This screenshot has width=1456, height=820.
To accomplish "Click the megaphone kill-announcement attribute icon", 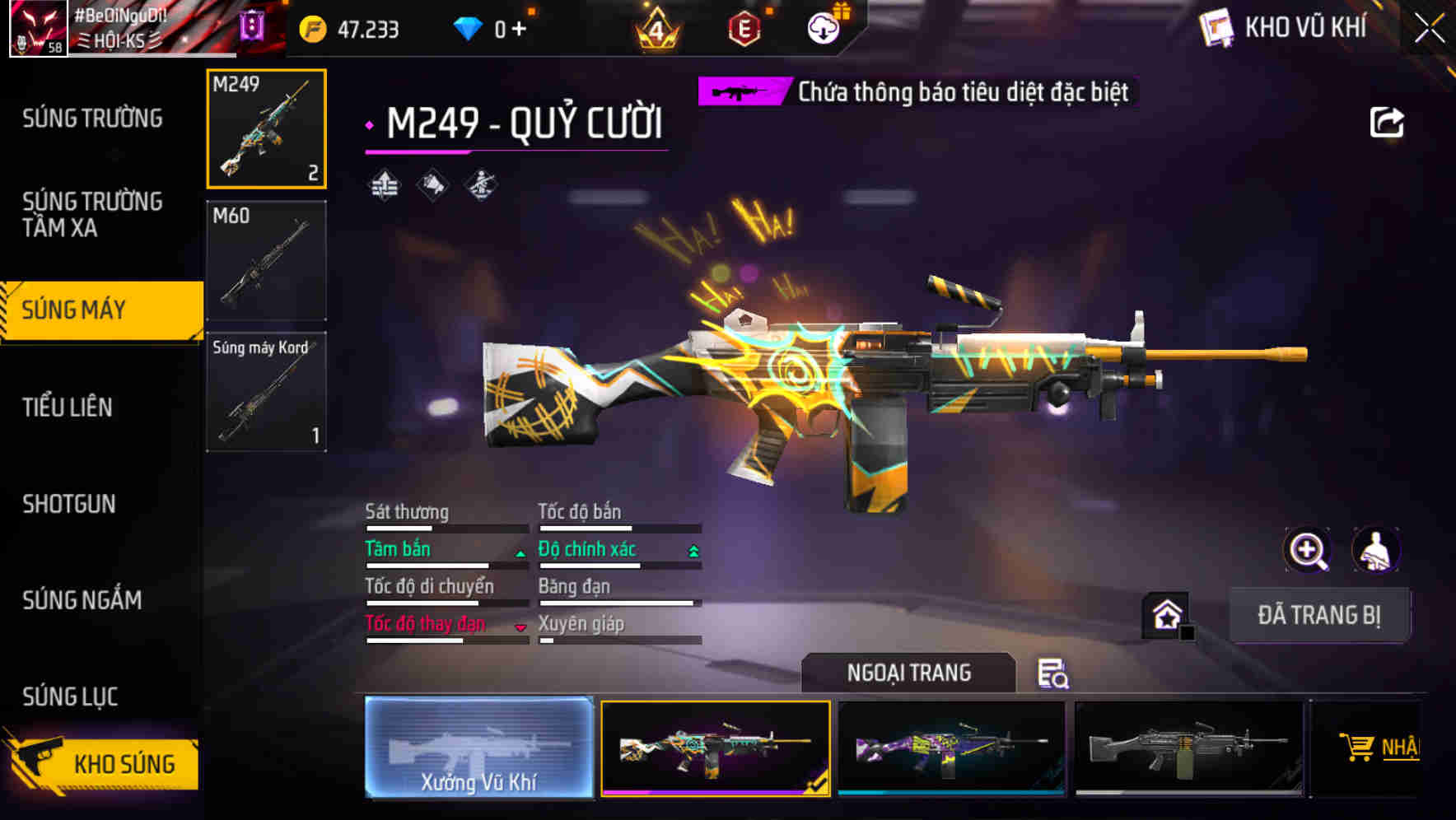I will (x=431, y=183).
